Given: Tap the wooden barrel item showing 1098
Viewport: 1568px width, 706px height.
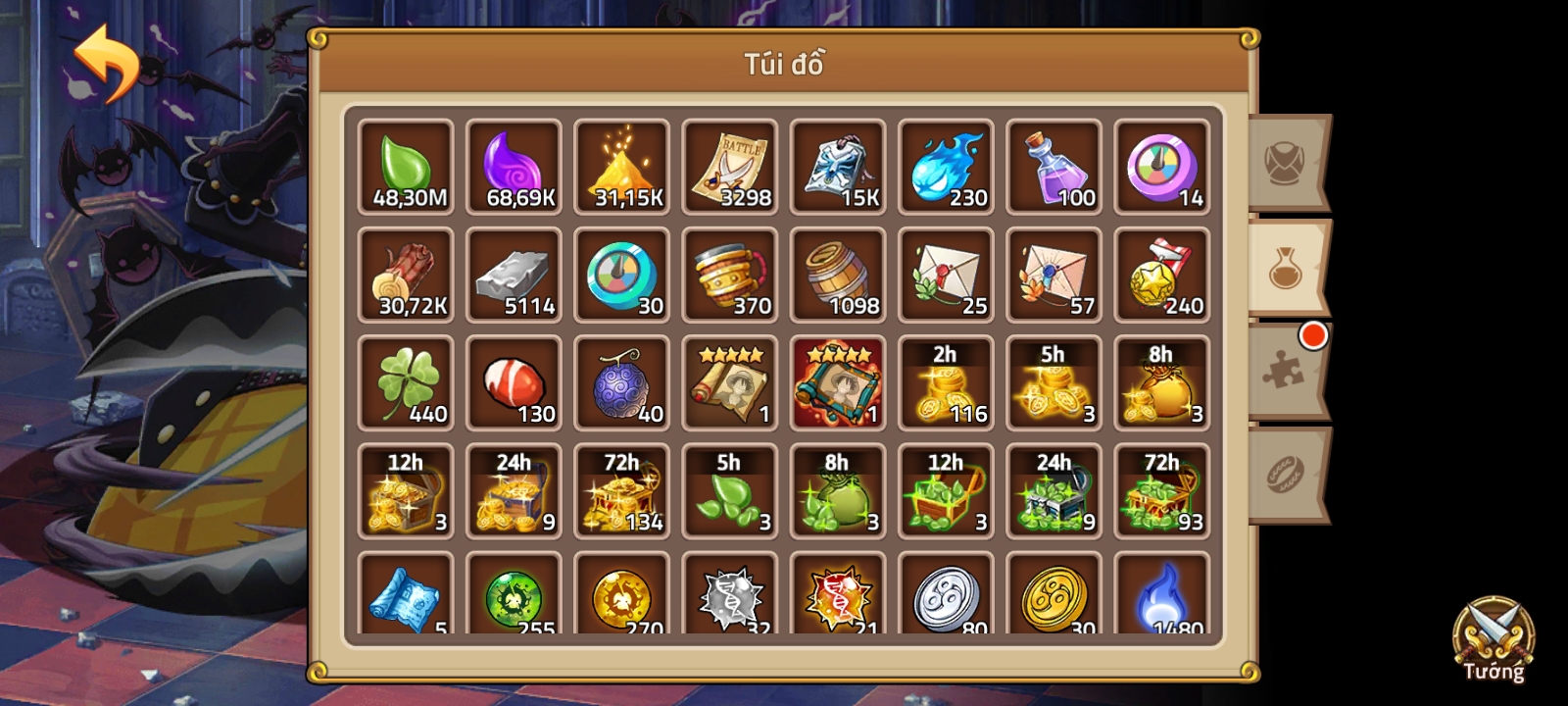Looking at the screenshot, I should (838, 275).
